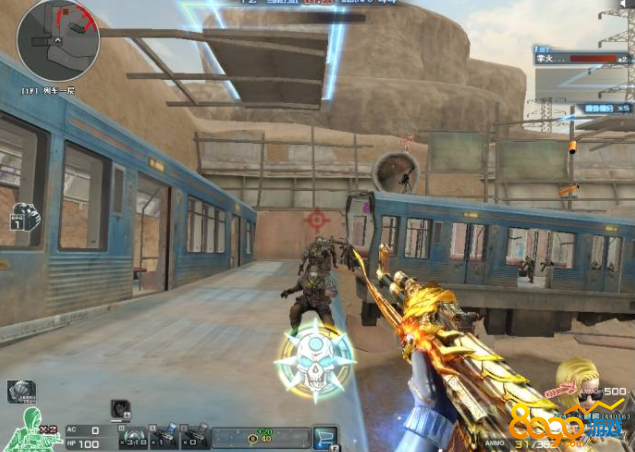Viewport: 635px width, 452px height.
Task: Click the dark round item icon above hotbar
Action: click(121, 408)
